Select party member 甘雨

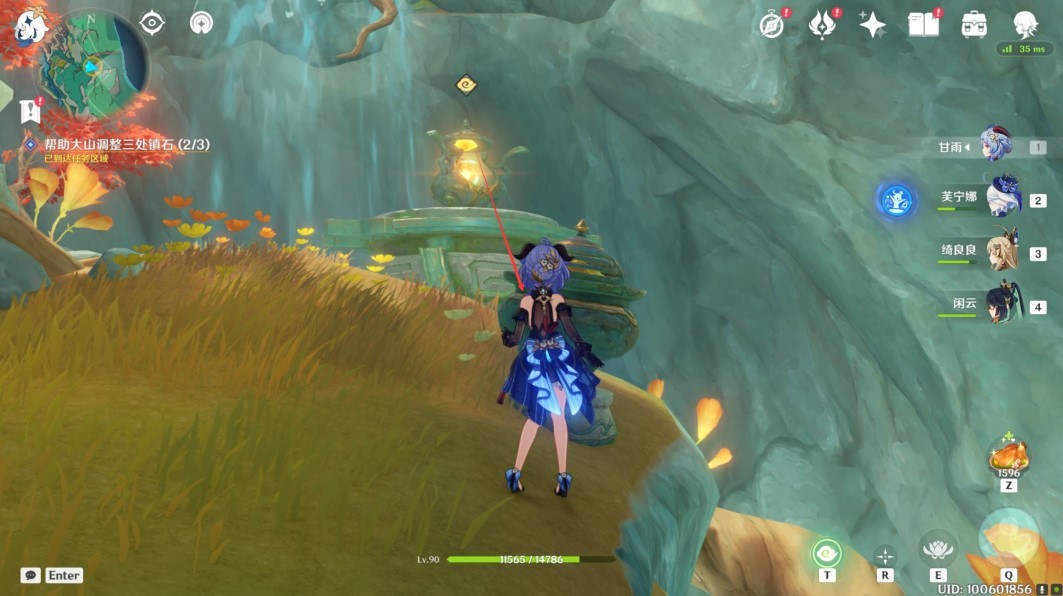tap(995, 146)
